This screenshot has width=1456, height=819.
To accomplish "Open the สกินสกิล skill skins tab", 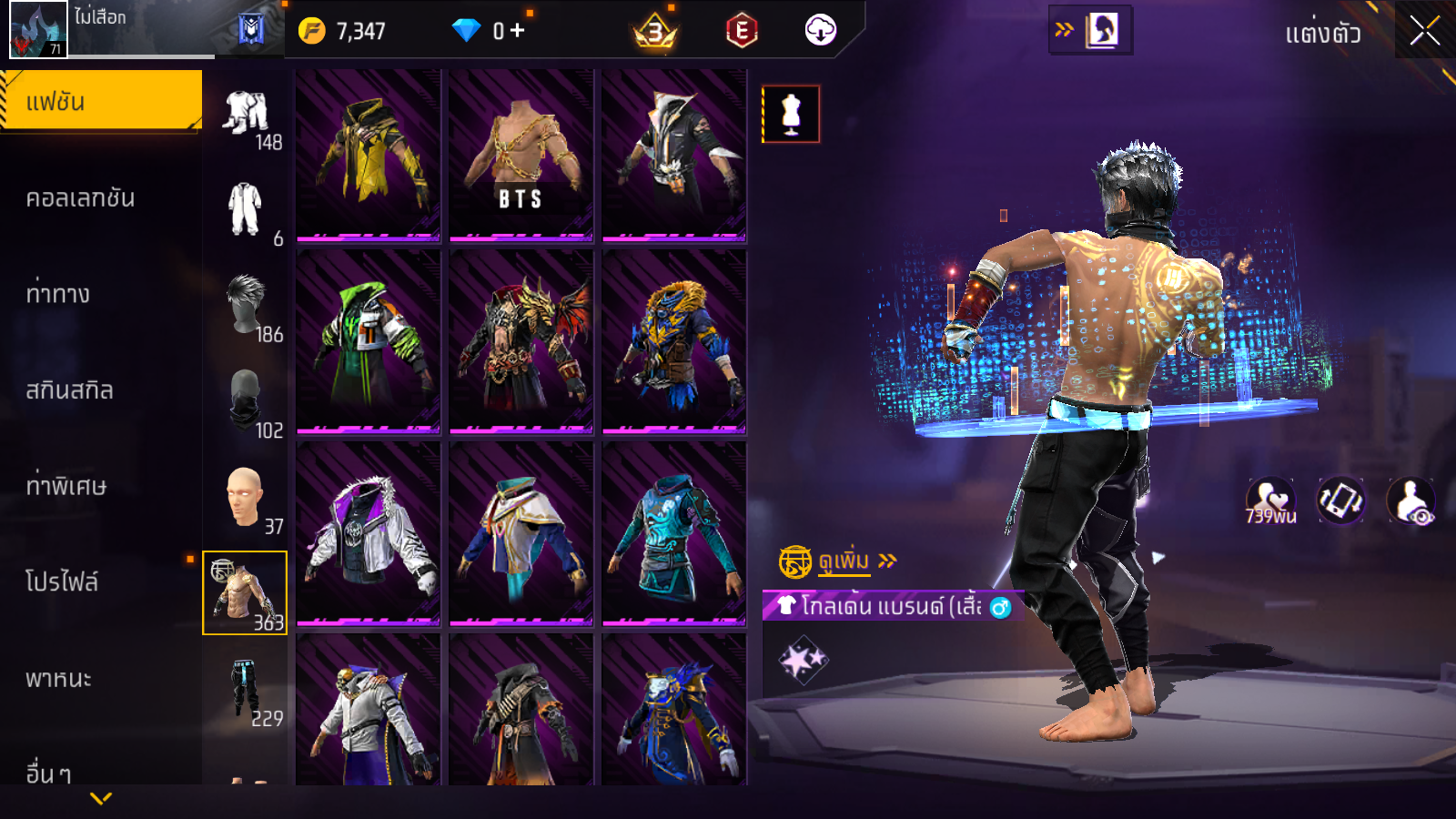I will pos(69,390).
